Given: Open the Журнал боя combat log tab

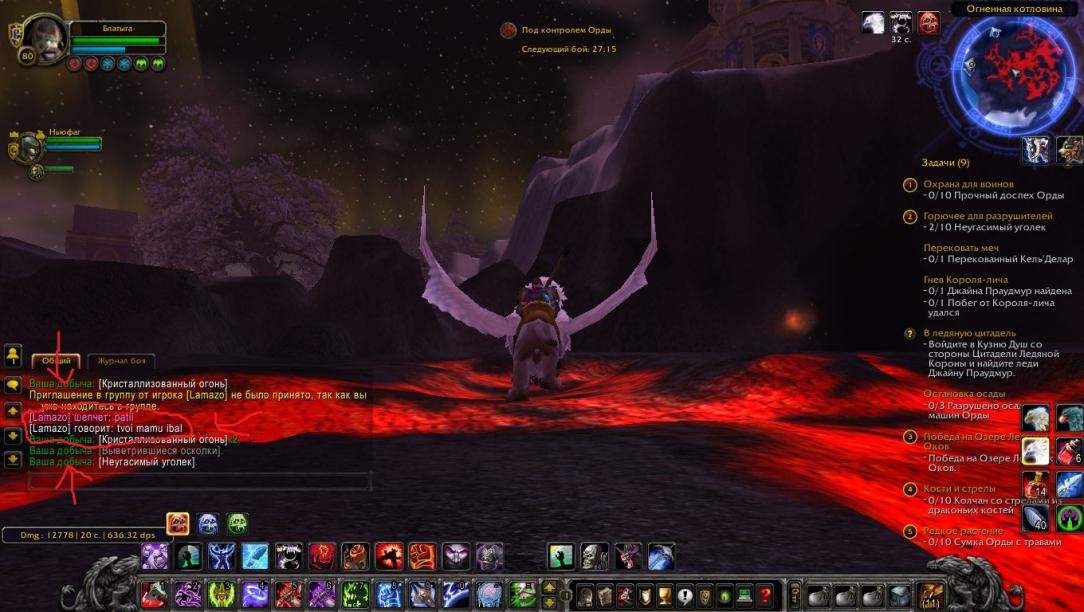Looking at the screenshot, I should click(x=121, y=361).
